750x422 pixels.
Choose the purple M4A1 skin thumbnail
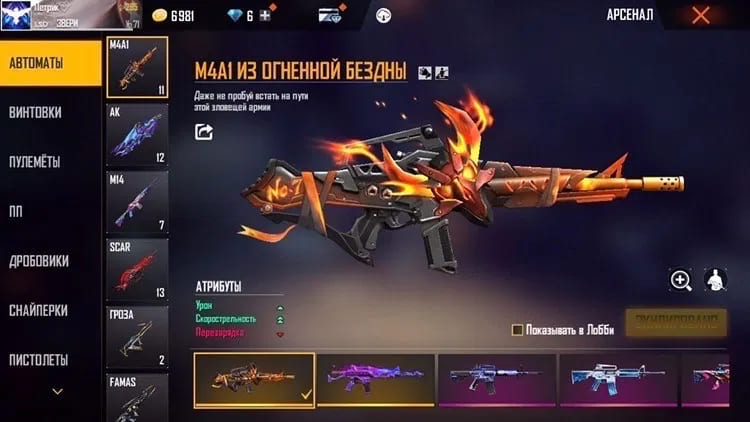[375, 379]
